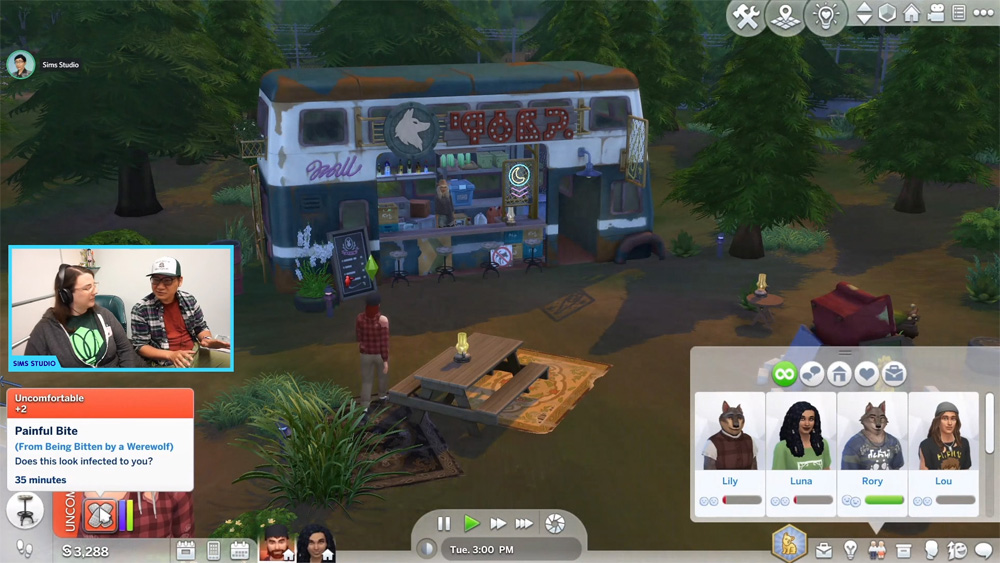Open the Gallery camera icon
This screenshot has width=1000, height=563.
(x=936, y=14)
